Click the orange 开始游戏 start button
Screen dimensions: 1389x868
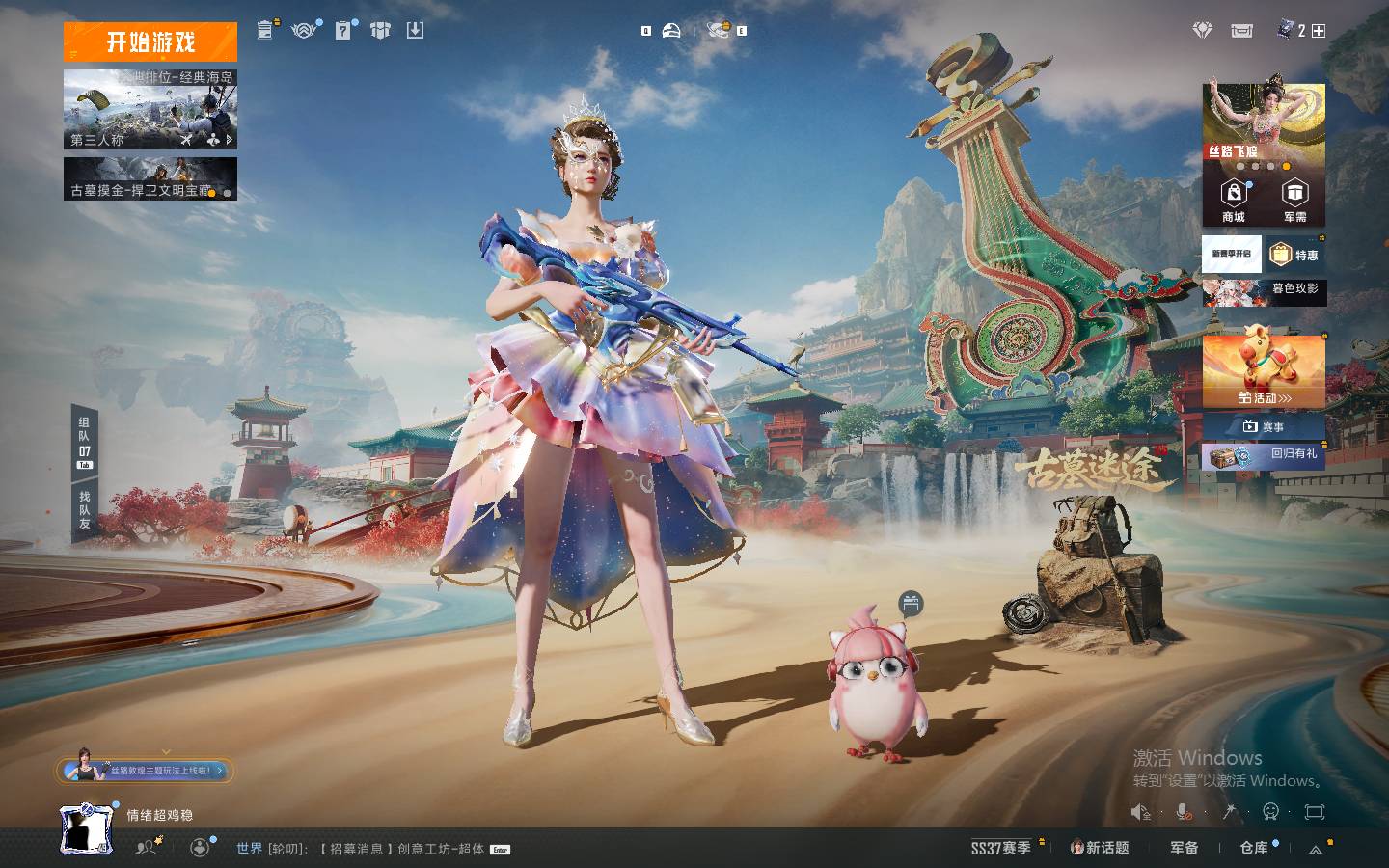(150, 41)
